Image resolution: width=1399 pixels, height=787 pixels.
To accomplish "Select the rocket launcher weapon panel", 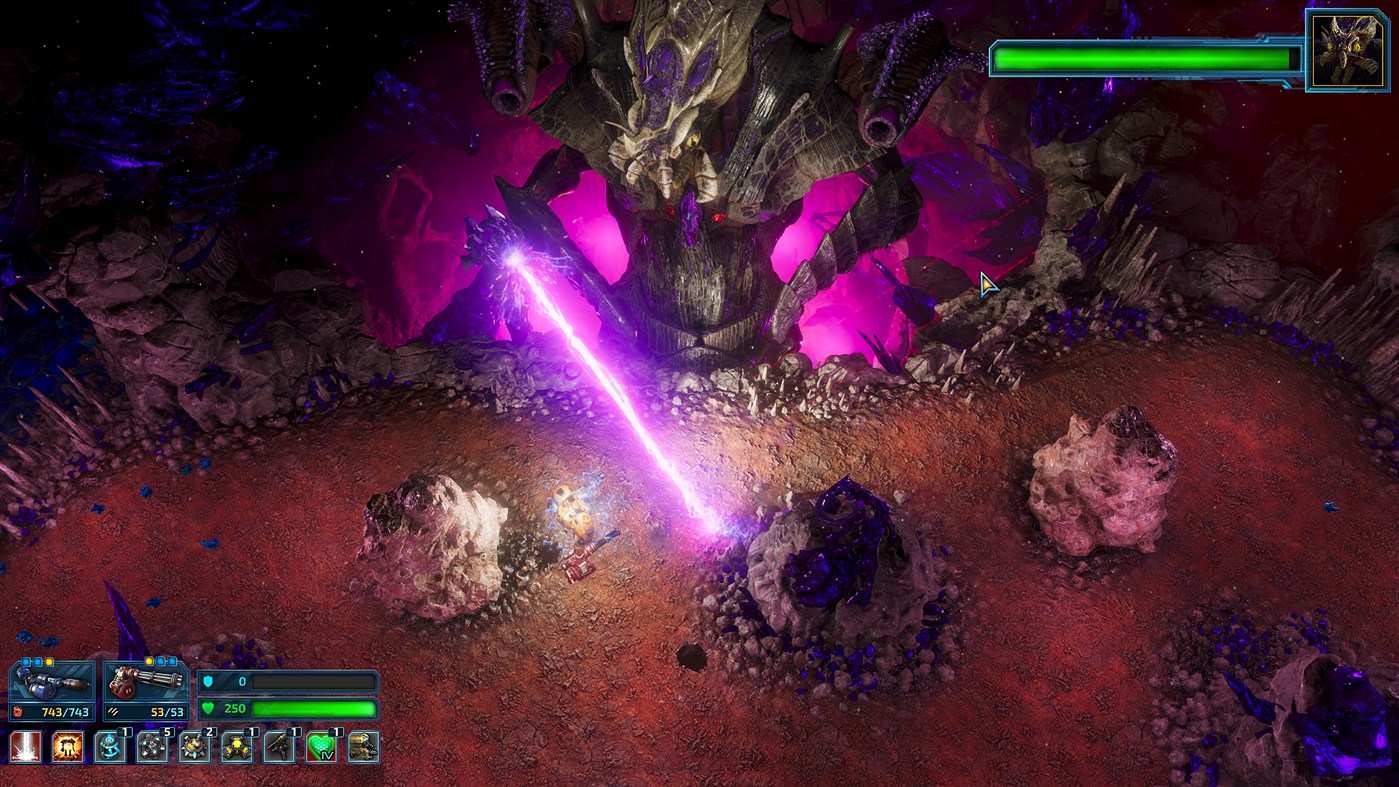I will click(49, 683).
